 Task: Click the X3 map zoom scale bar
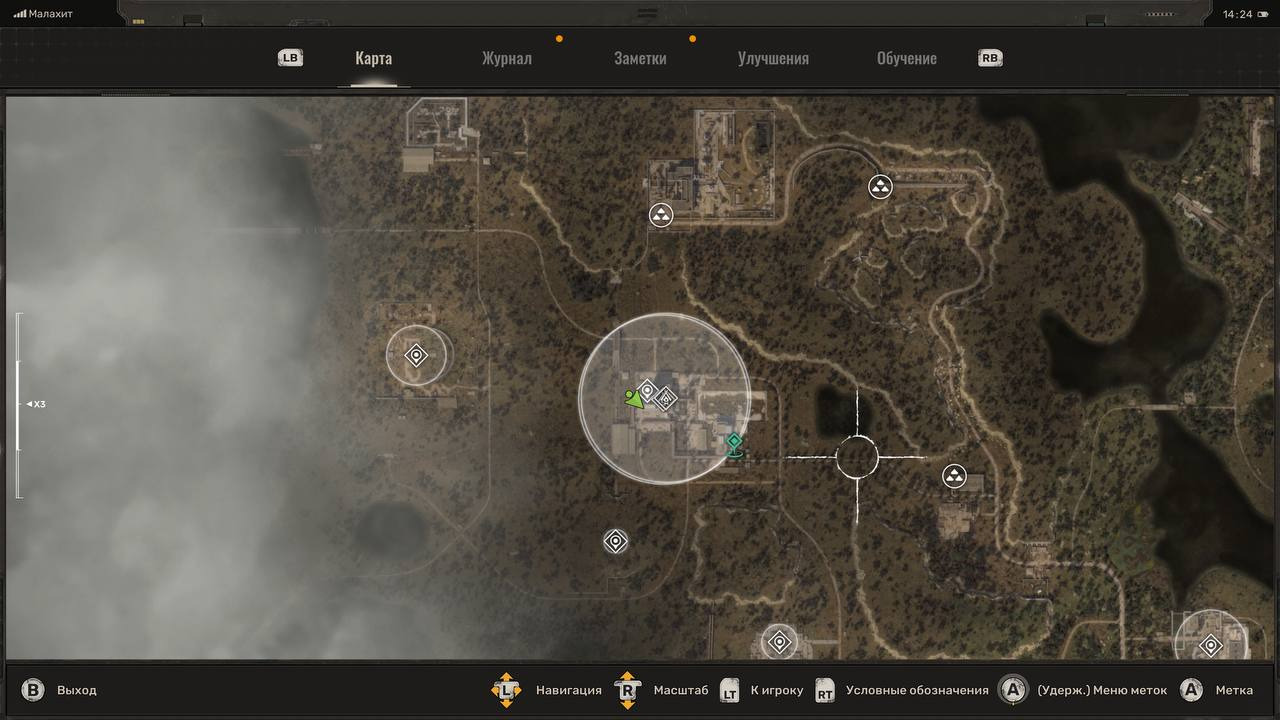coord(18,405)
